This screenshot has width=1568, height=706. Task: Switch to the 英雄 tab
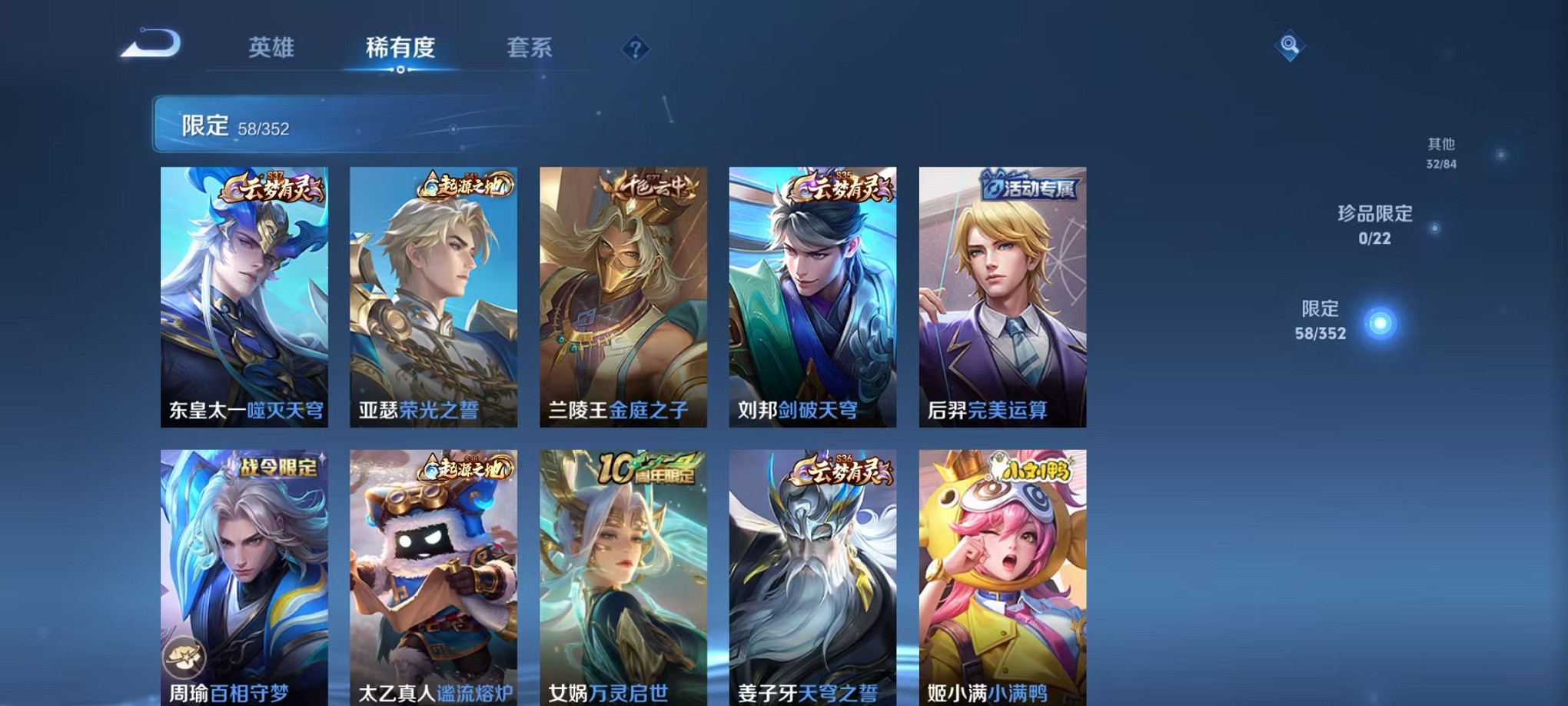pyautogui.click(x=270, y=48)
